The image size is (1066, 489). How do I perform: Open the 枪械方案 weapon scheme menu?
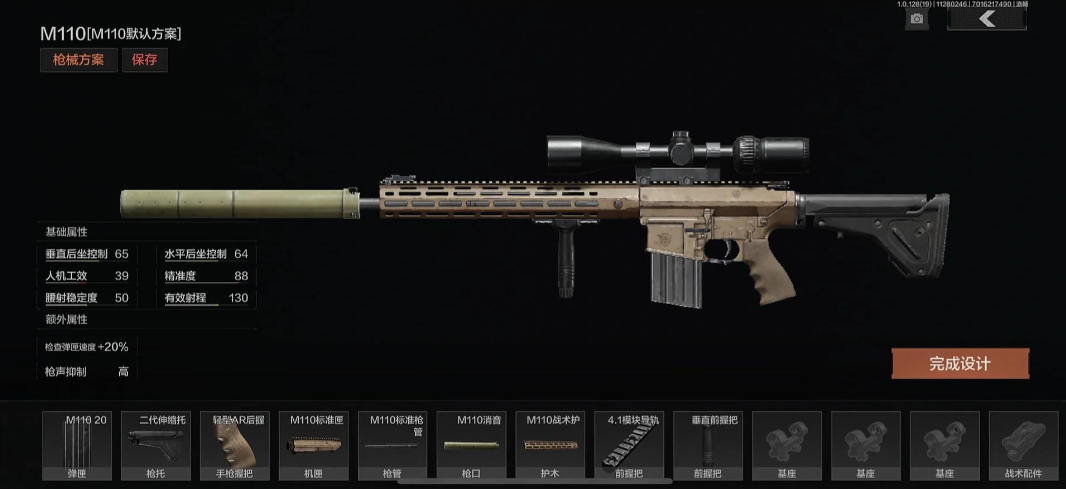pos(79,60)
